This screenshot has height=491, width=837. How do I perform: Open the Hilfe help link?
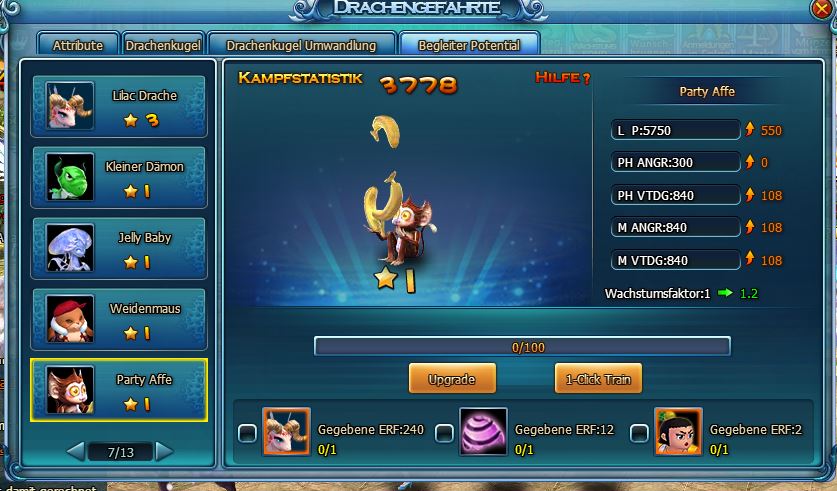click(563, 78)
